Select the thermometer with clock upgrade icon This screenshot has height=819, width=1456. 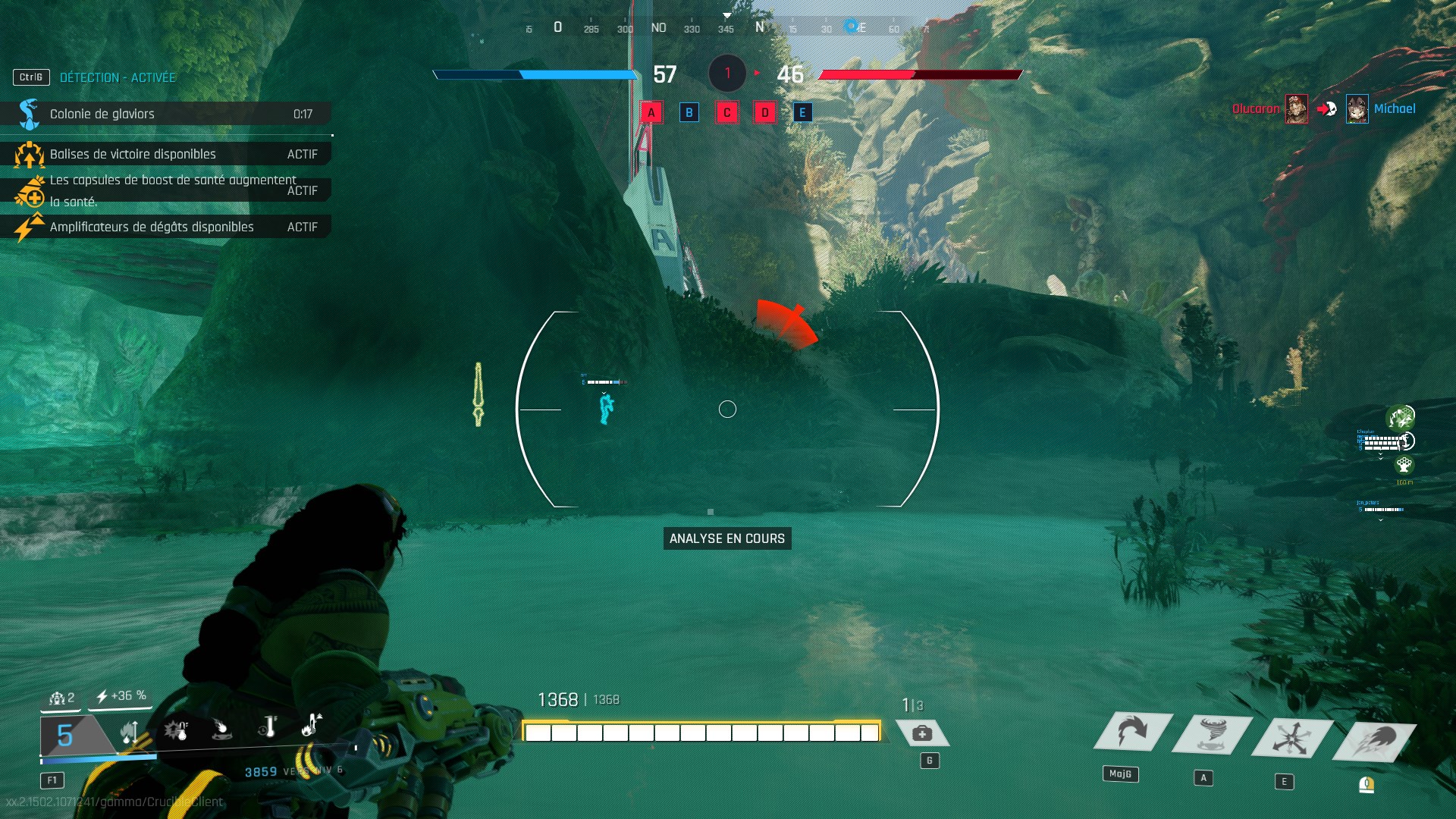point(267,726)
